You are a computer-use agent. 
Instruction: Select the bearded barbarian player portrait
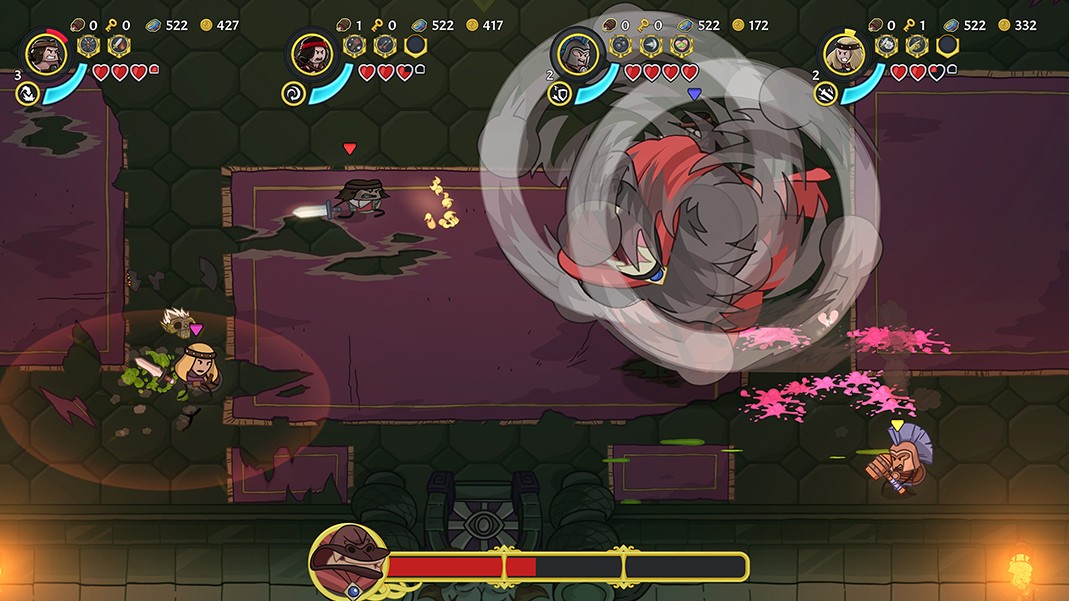click(x=46, y=53)
